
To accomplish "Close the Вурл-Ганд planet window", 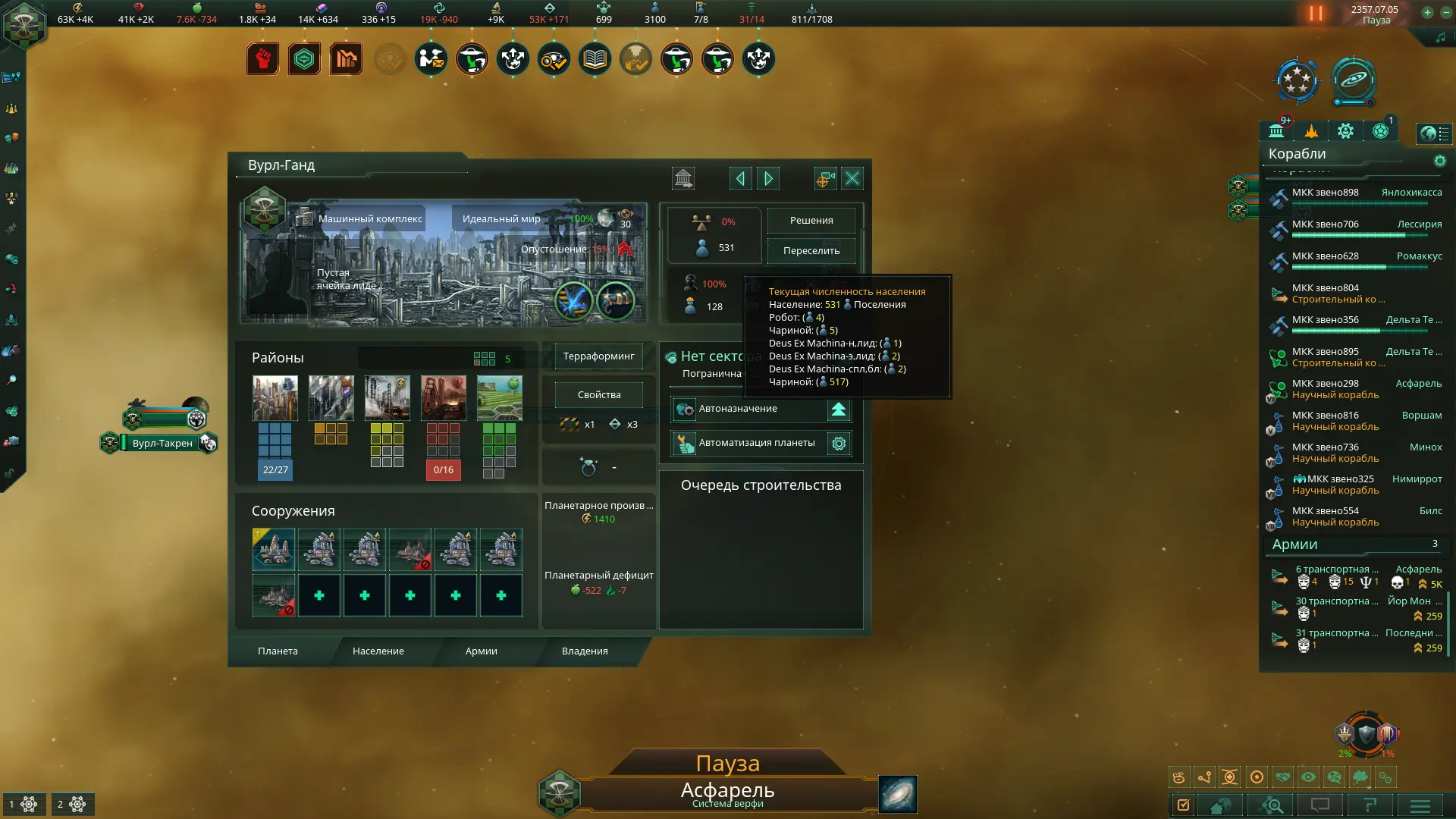I will (x=852, y=178).
